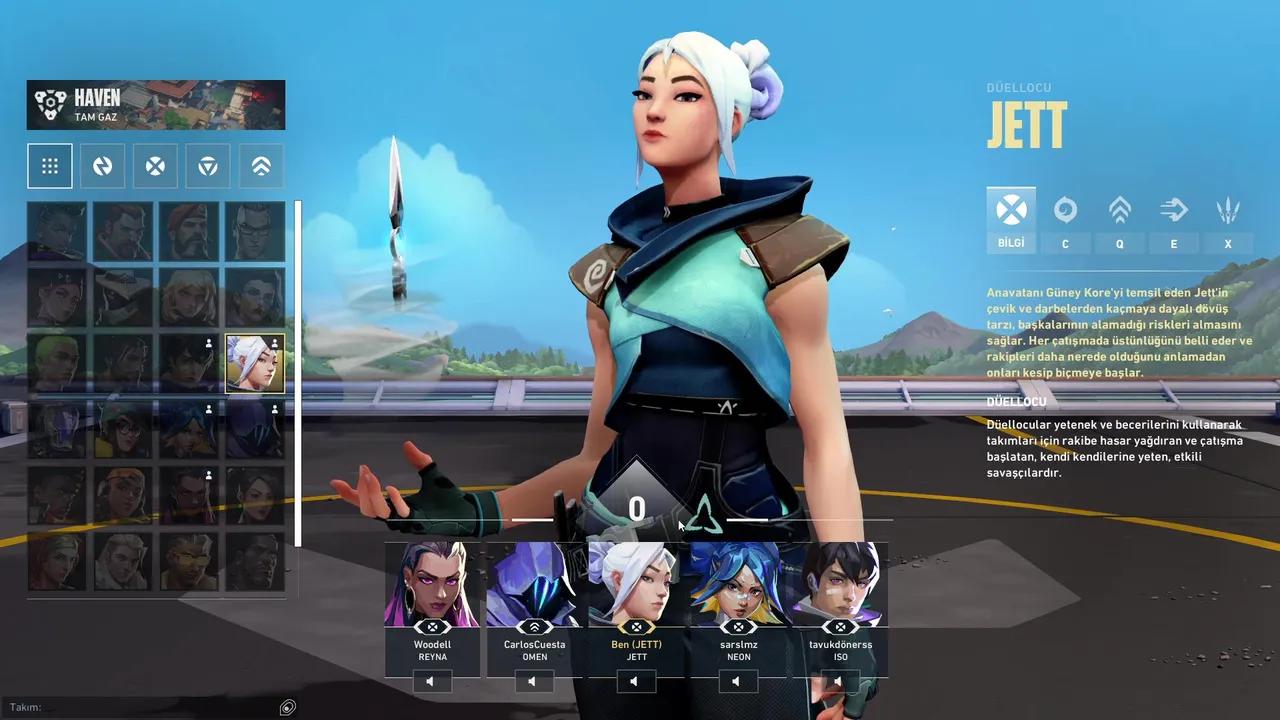Screen dimensions: 1280x720
Task: Open Jett's Cloudburst ability icon labeled C
Action: click(1065, 211)
